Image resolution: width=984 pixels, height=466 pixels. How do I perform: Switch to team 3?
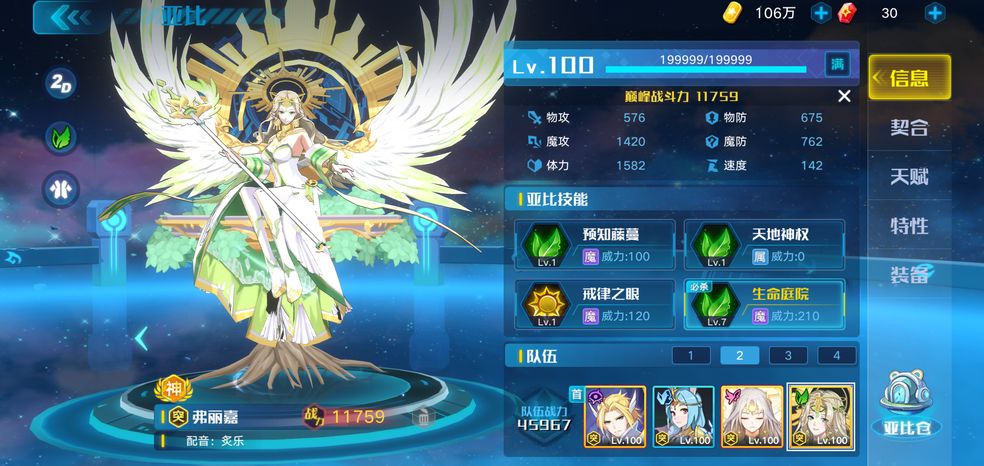coord(788,355)
